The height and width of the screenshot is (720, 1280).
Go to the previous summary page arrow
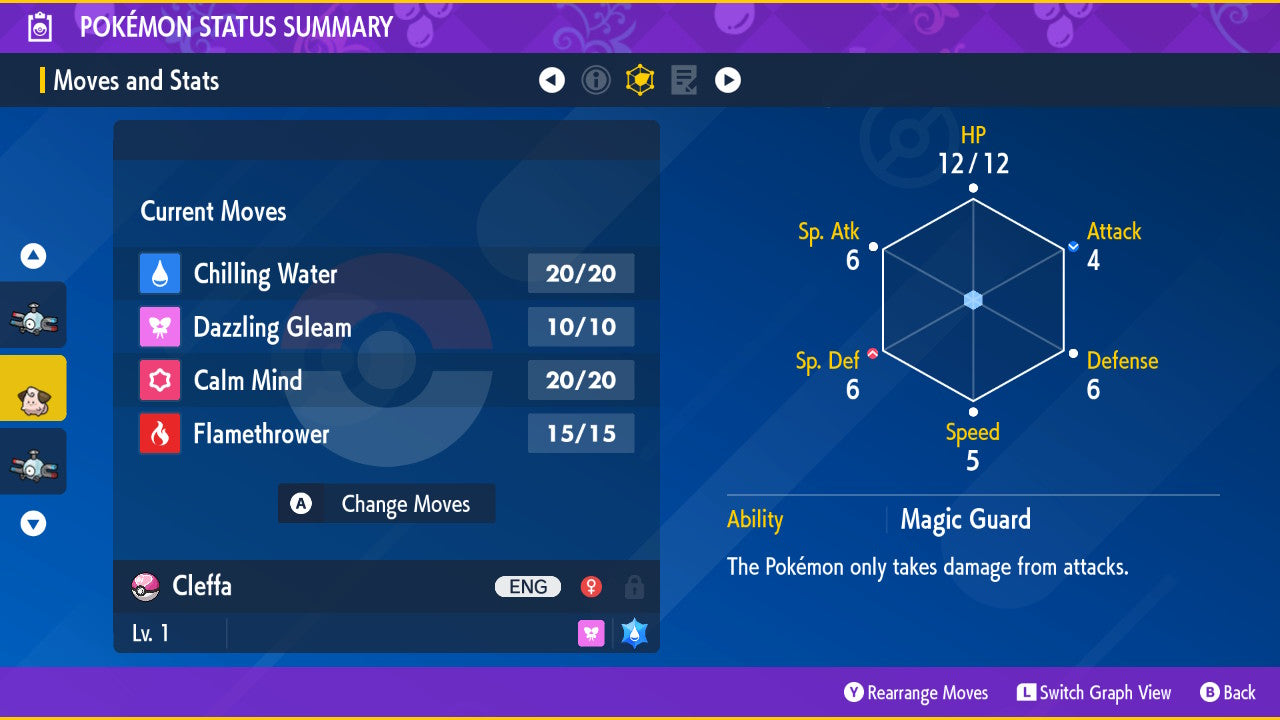(x=552, y=80)
